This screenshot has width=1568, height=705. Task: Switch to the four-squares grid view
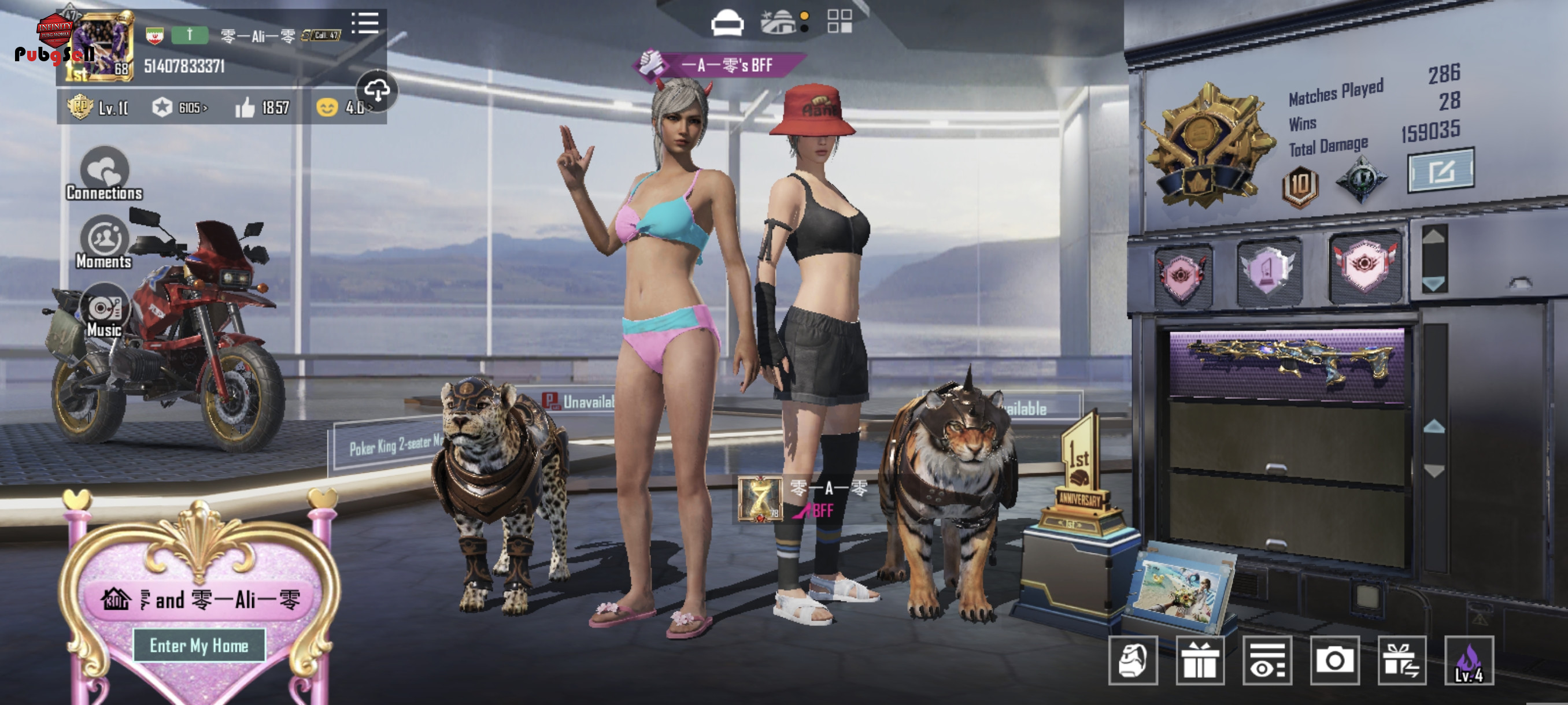[840, 21]
